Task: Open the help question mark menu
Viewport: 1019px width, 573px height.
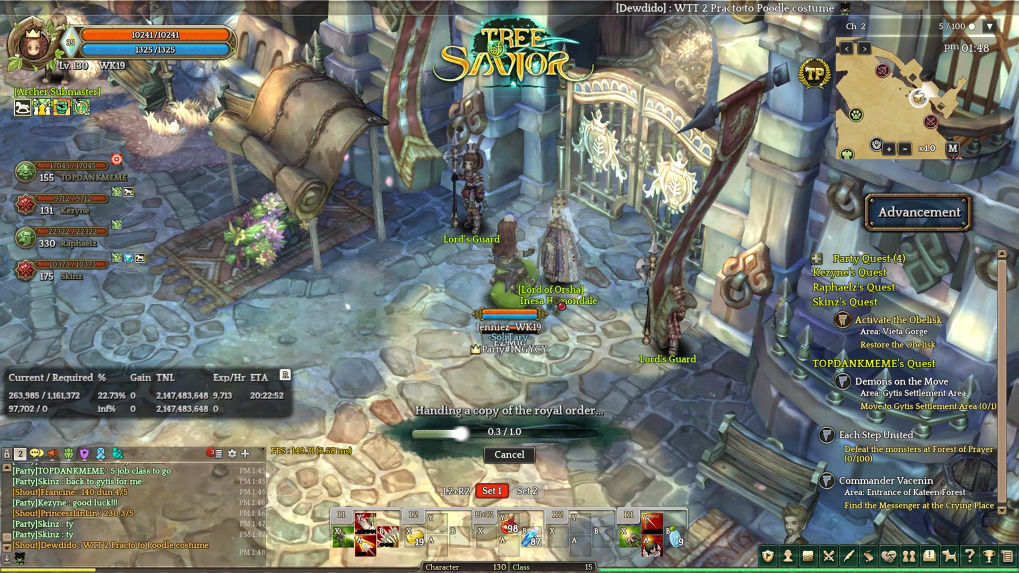Action: pyautogui.click(x=969, y=556)
